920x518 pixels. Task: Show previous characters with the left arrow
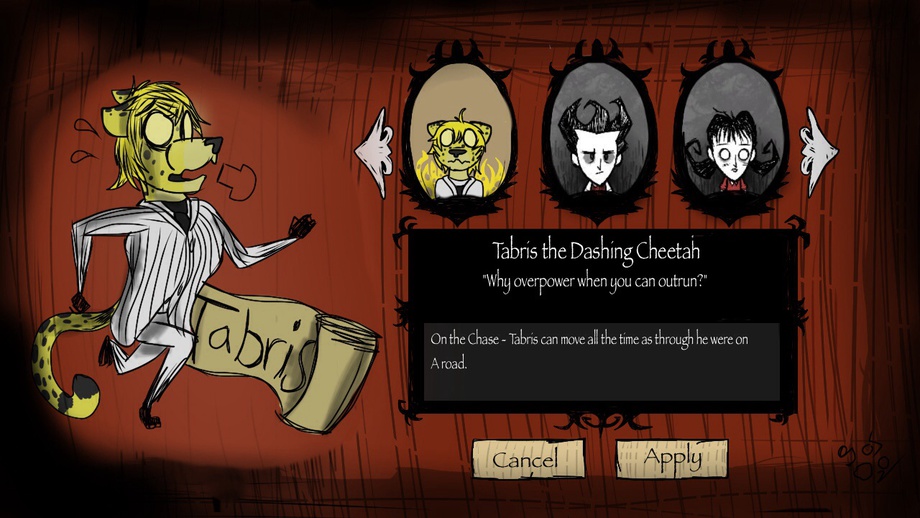(x=373, y=152)
